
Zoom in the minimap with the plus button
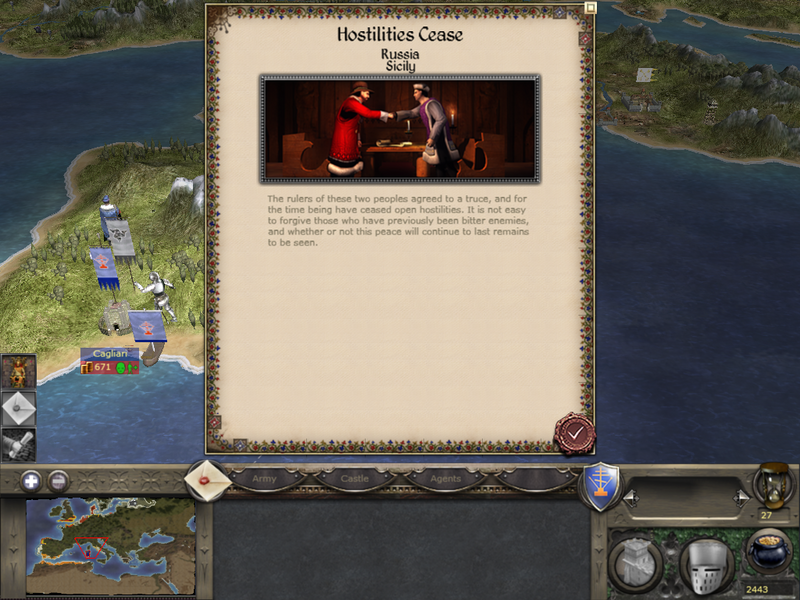pos(31,480)
